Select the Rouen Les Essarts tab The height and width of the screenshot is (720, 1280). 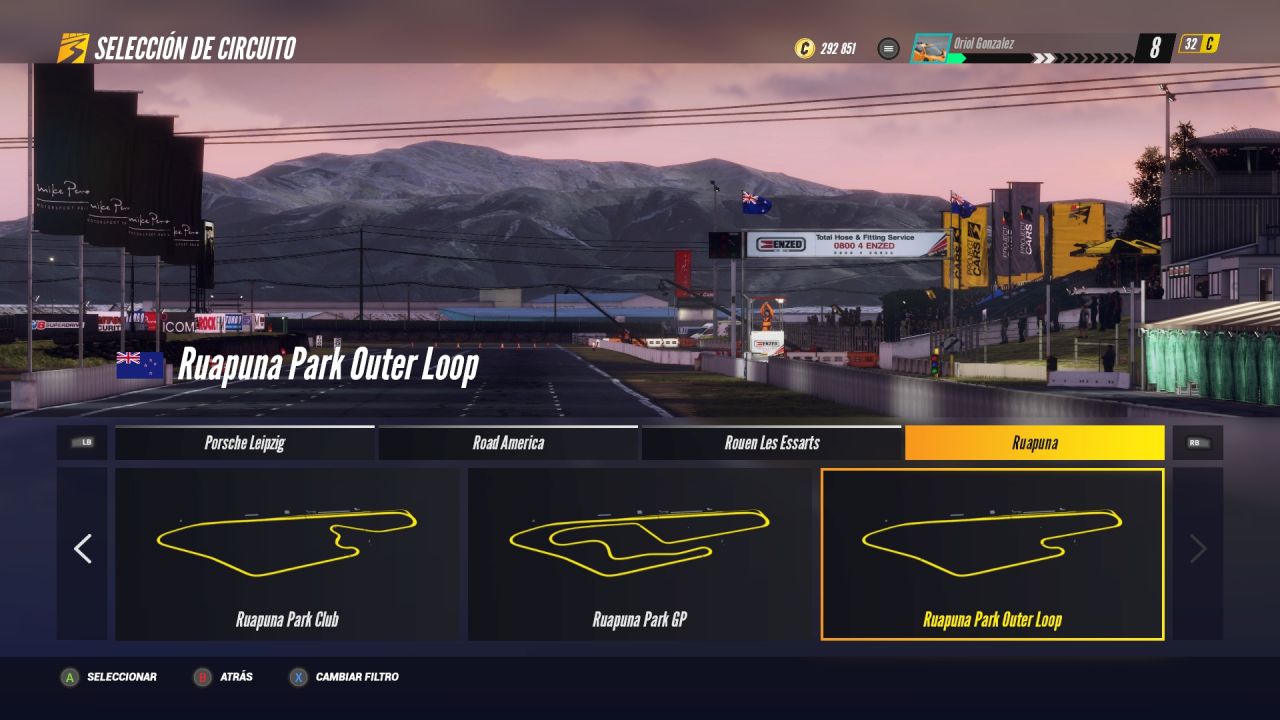772,443
